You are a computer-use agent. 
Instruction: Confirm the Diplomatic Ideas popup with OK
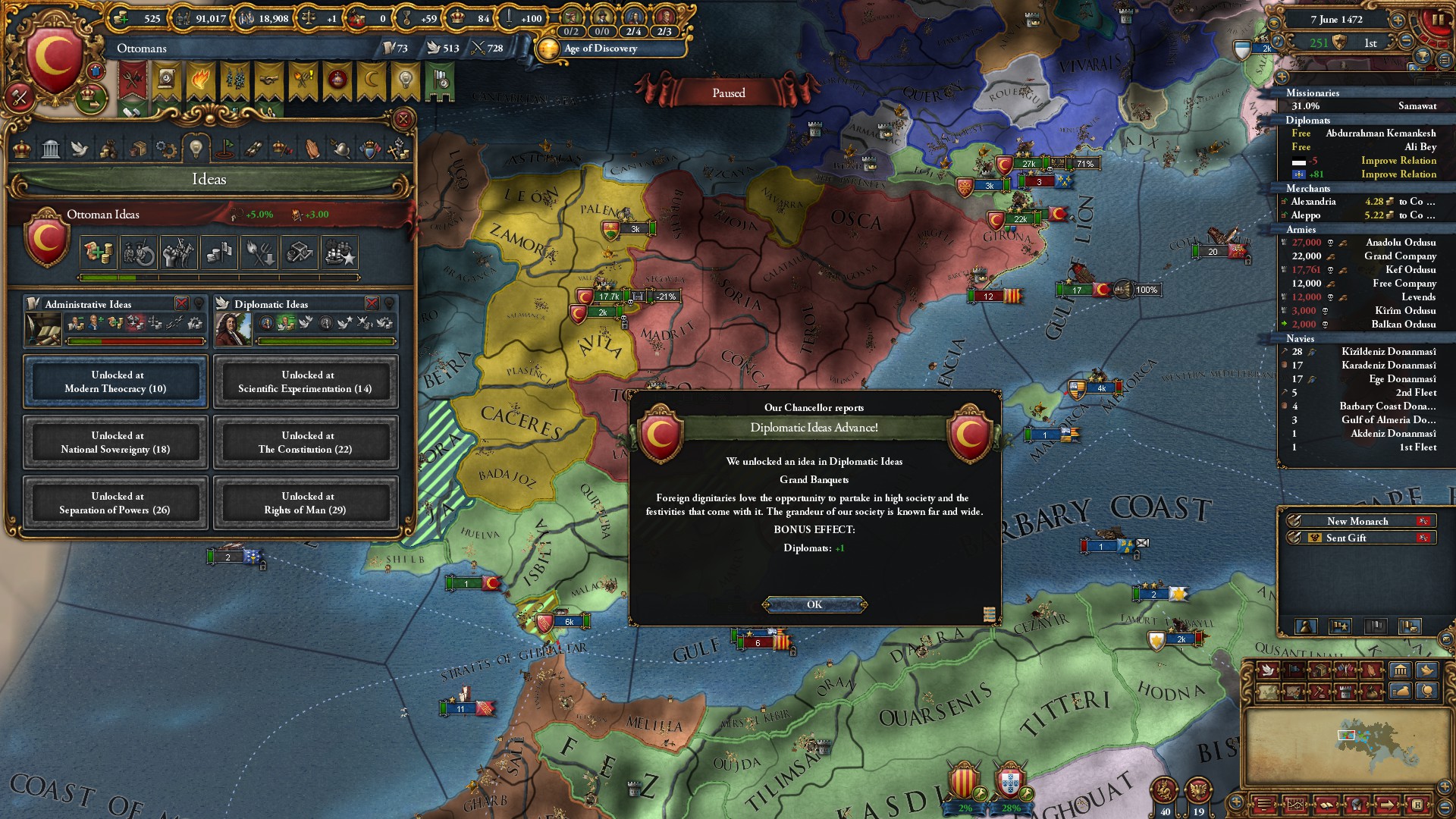tap(814, 604)
